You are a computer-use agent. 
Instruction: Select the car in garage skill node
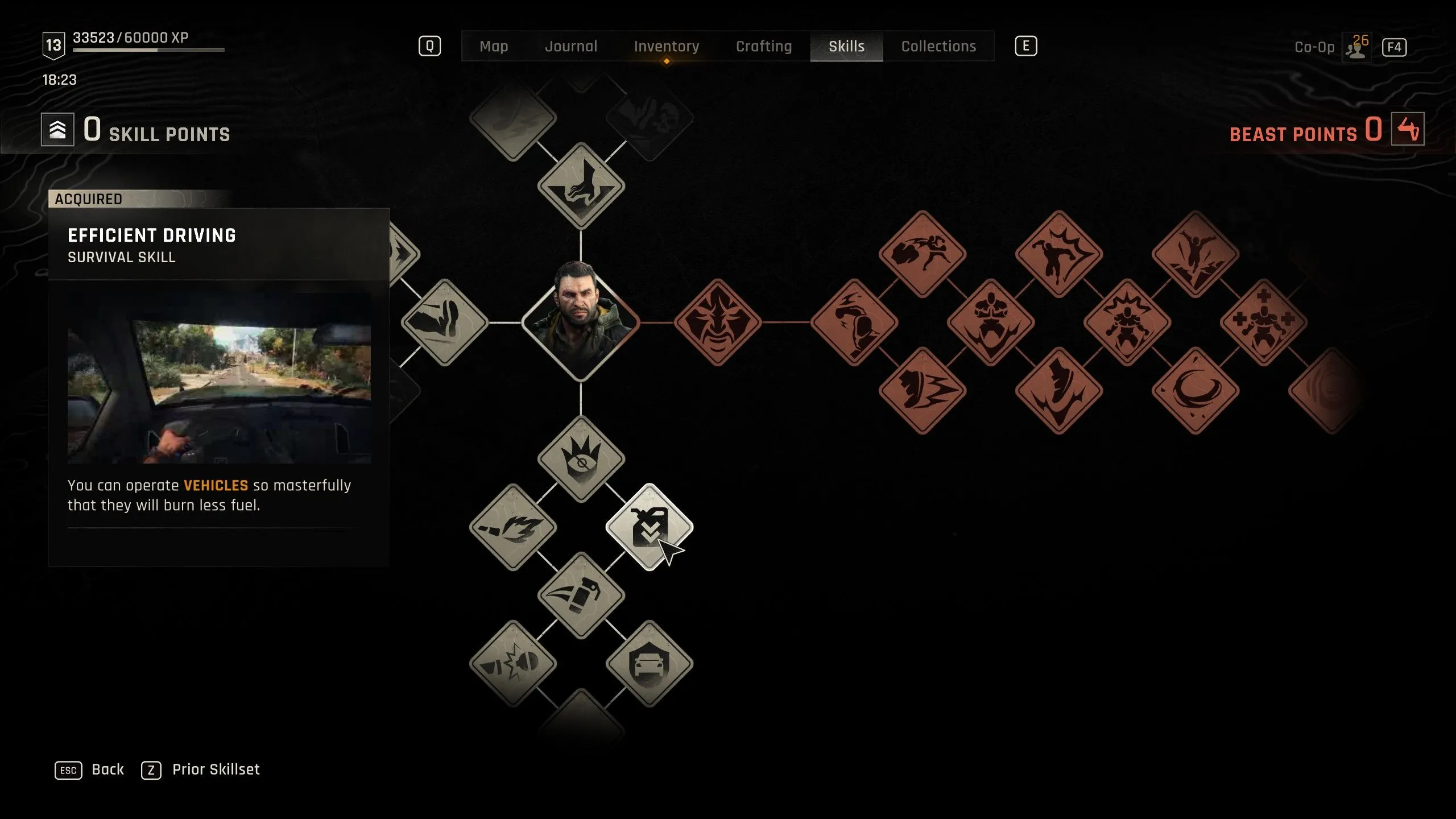[x=649, y=664]
